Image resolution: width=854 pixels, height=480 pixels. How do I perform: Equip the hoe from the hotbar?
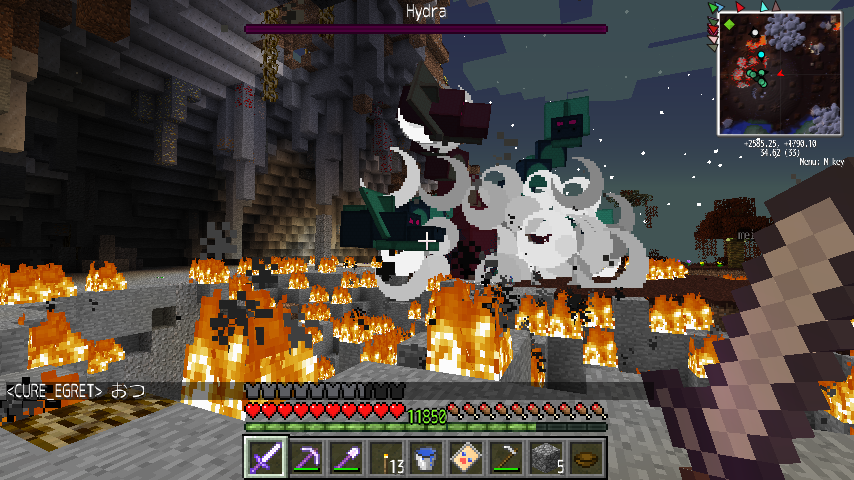click(506, 458)
